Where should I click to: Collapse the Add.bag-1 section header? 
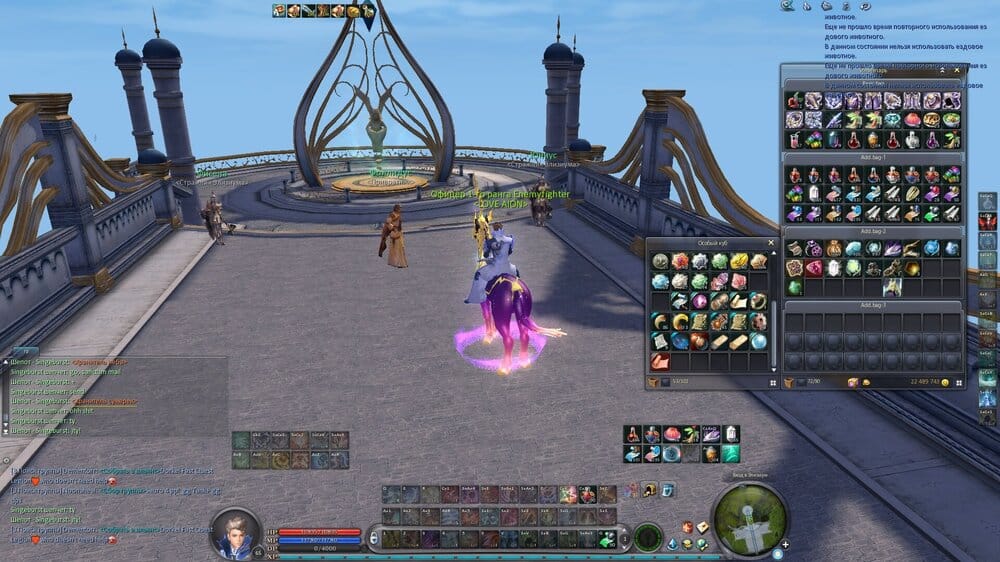[x=872, y=158]
